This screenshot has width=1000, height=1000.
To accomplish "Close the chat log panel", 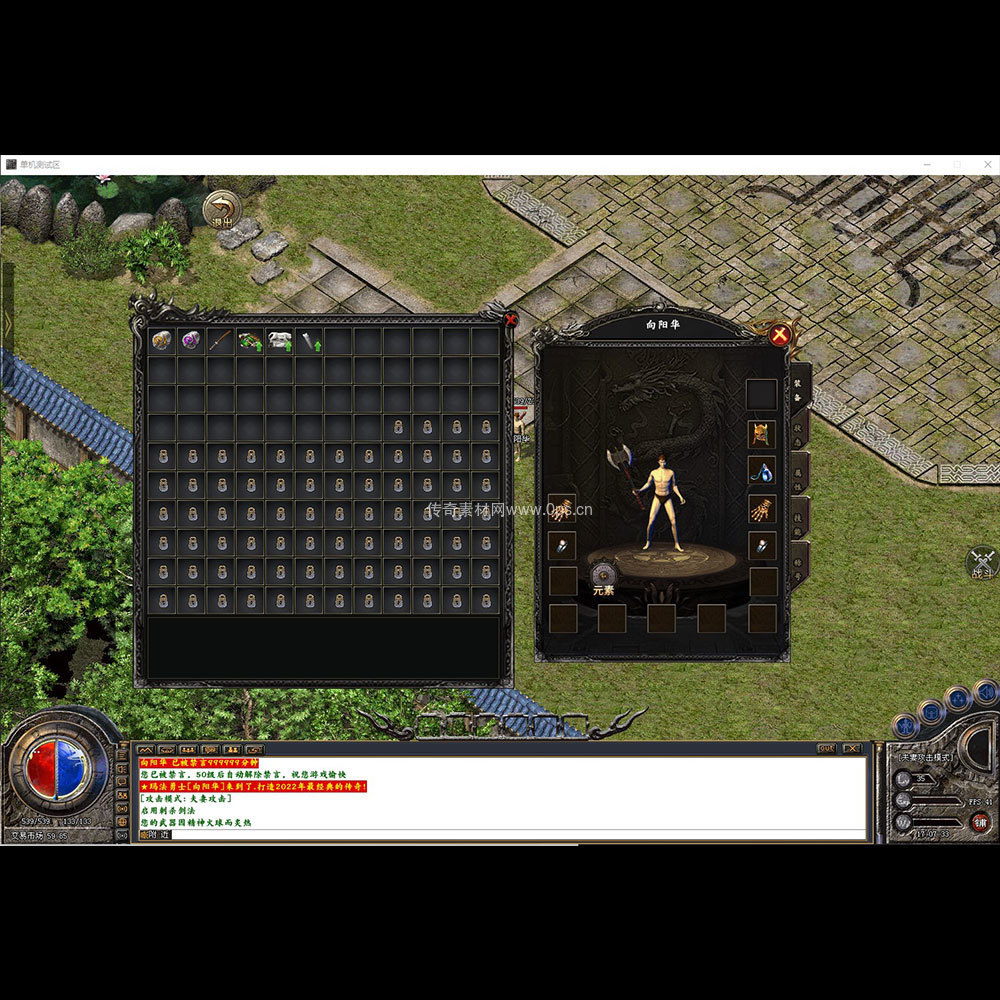I will 852,748.
